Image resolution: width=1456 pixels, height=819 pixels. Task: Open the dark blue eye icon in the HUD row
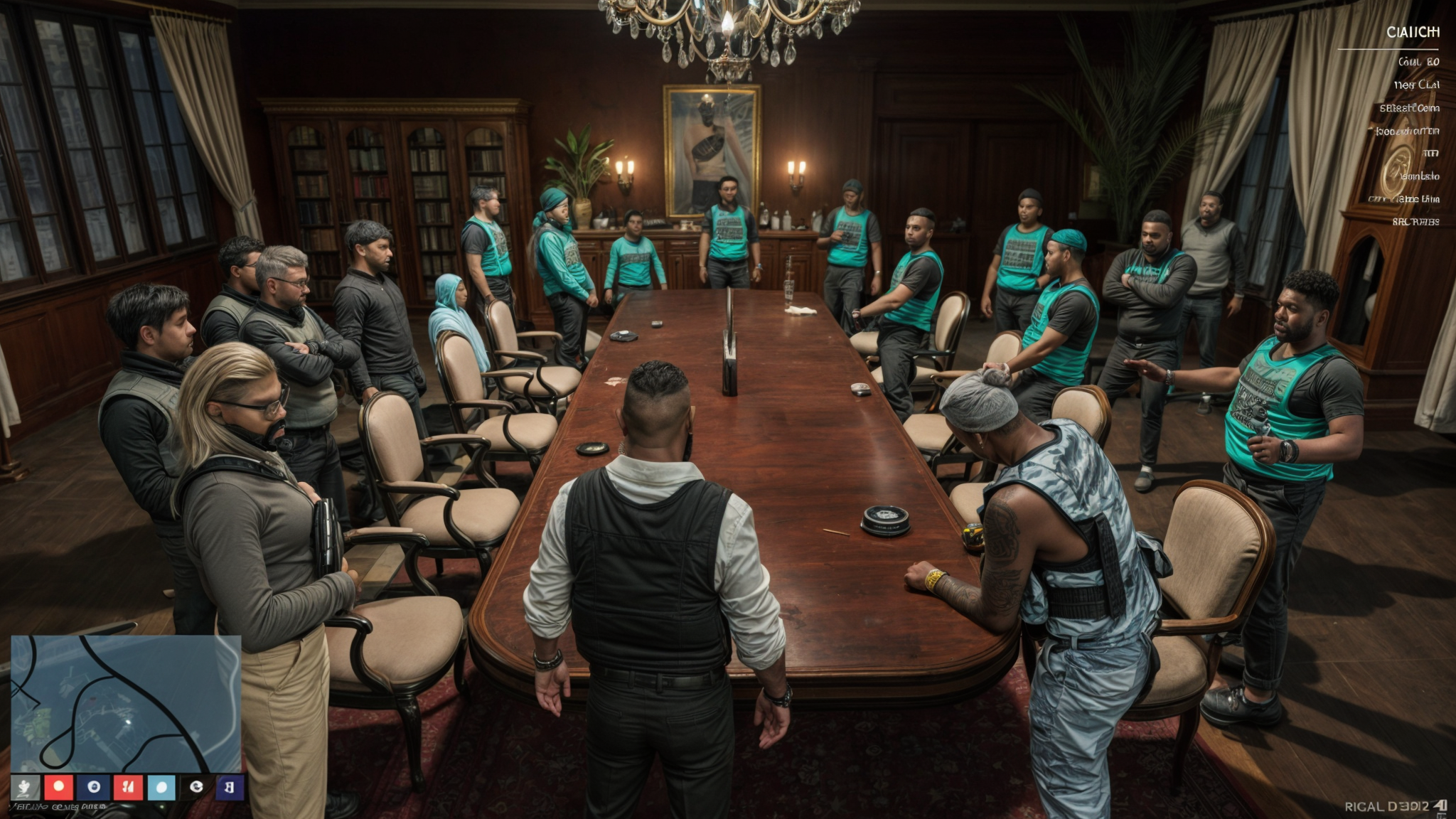coord(91,787)
